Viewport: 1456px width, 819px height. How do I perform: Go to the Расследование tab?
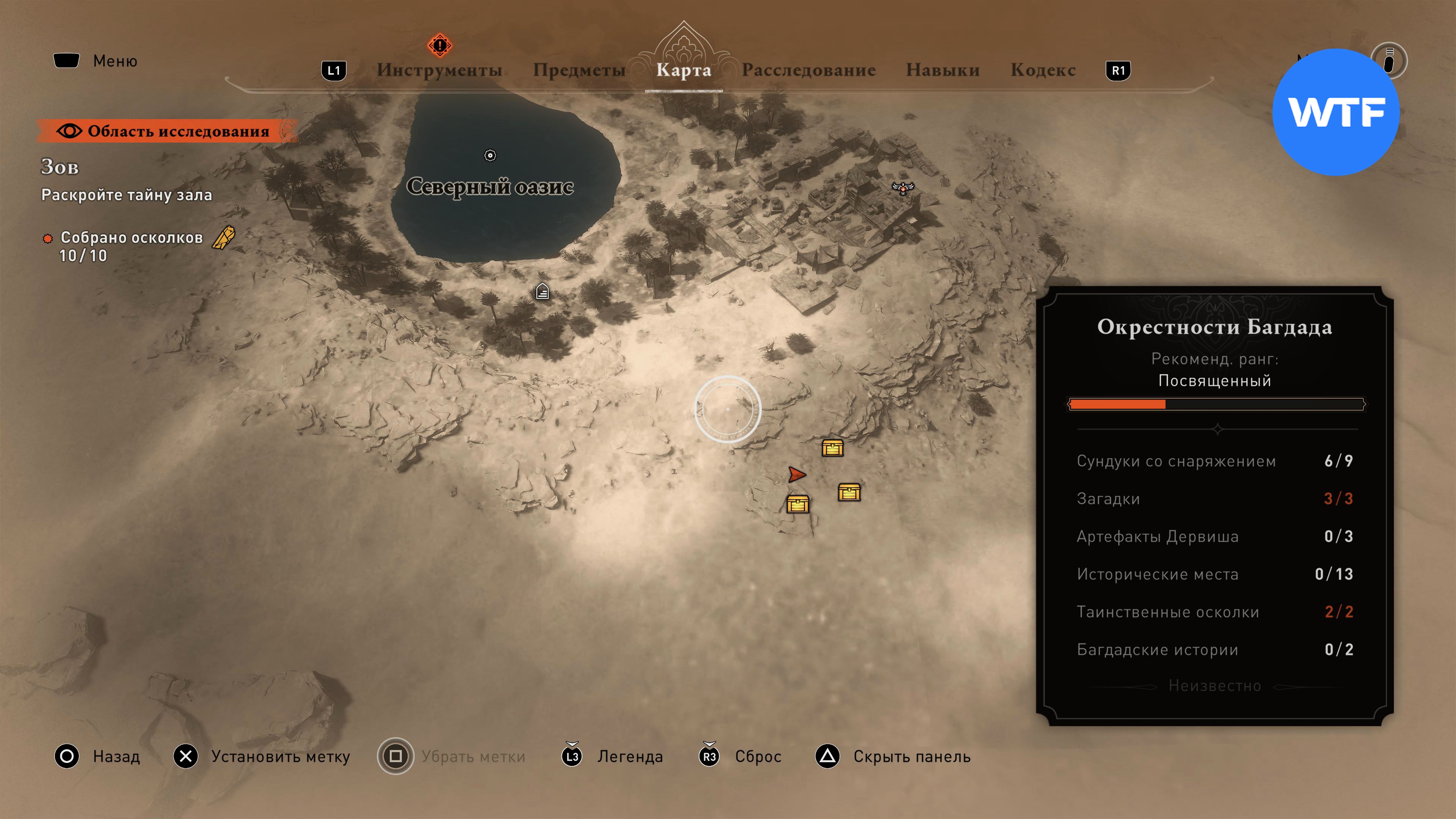[808, 70]
